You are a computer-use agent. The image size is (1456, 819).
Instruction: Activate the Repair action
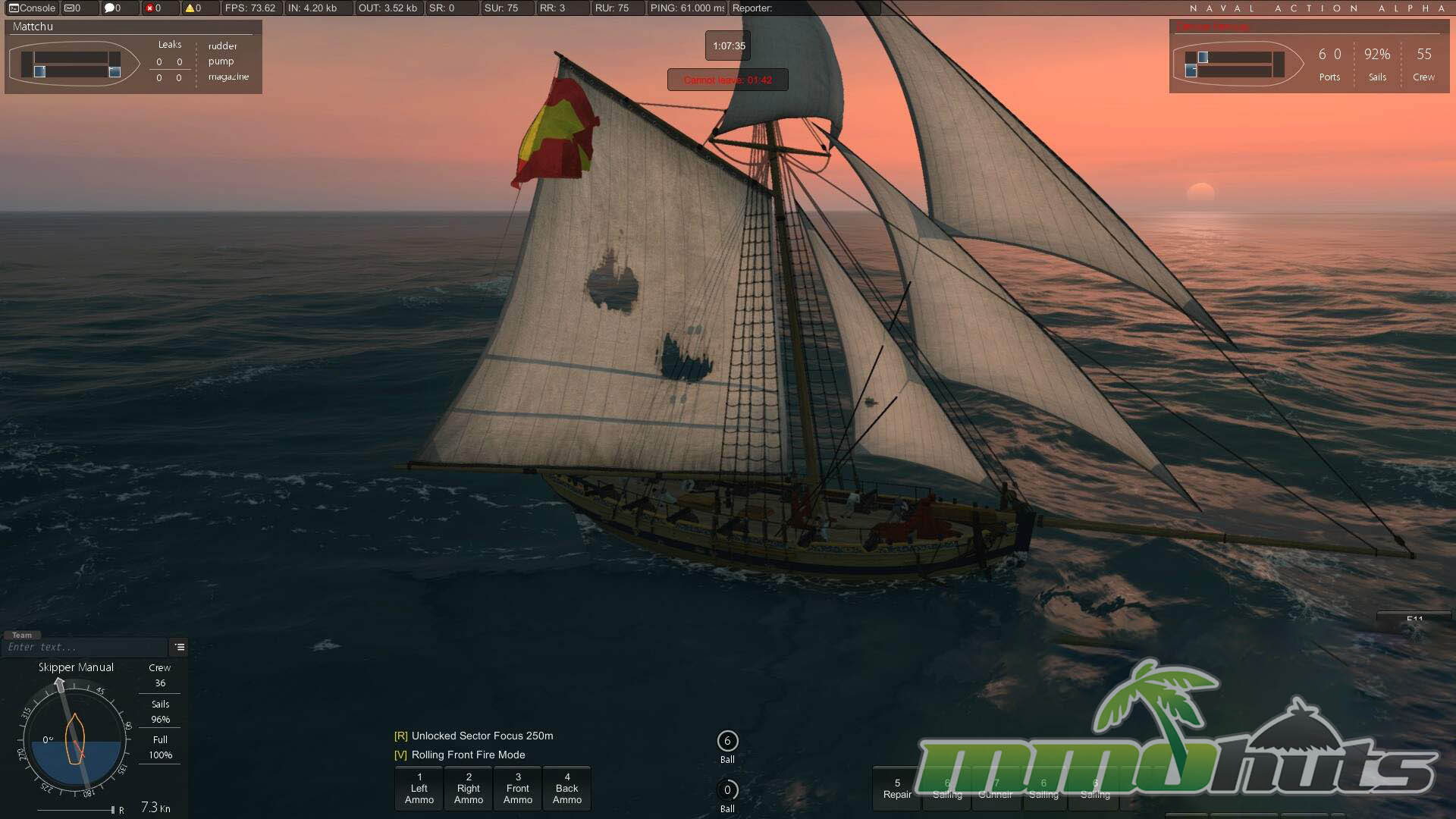point(897,789)
